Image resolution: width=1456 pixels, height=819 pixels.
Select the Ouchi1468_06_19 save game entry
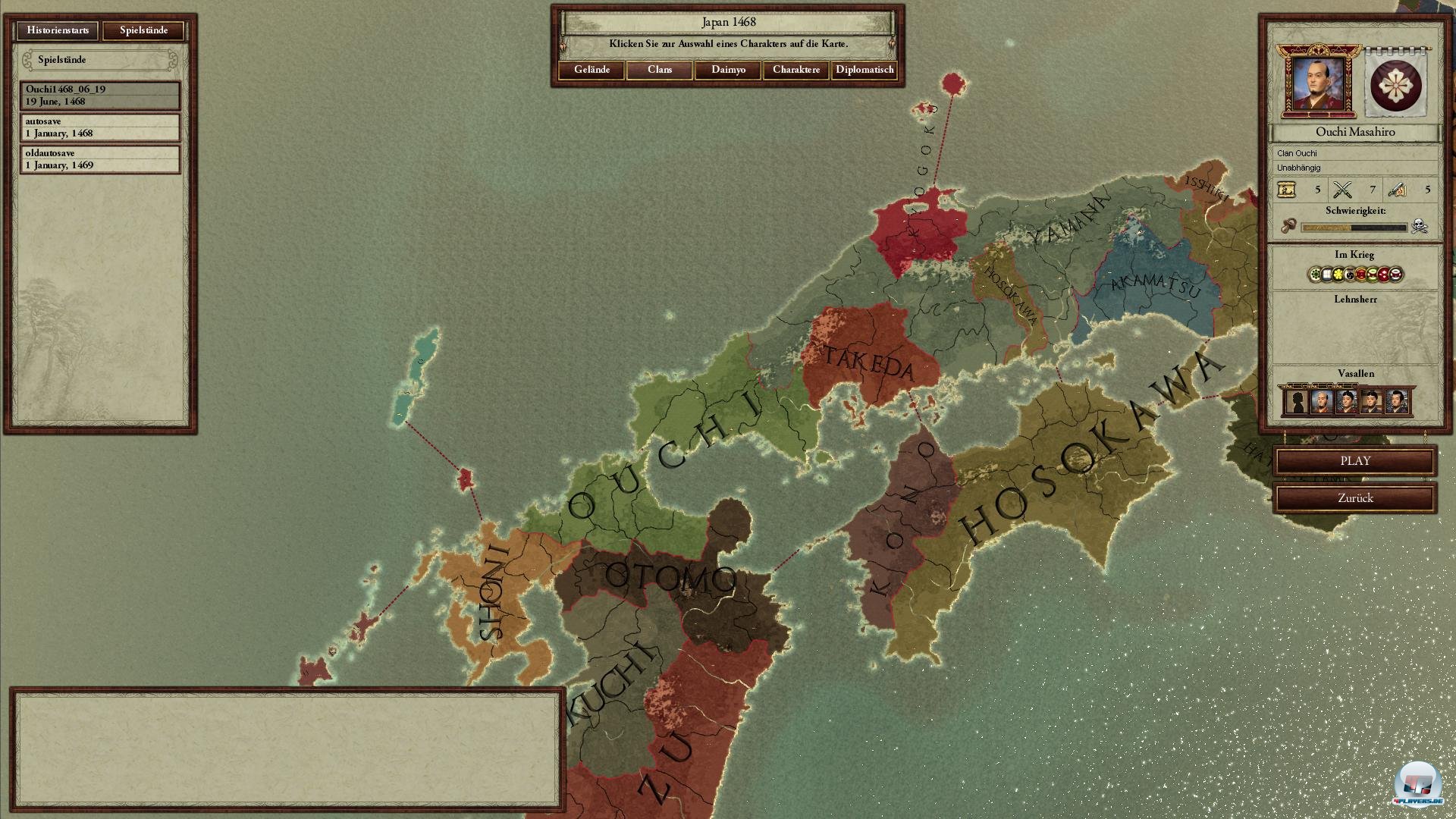point(99,96)
